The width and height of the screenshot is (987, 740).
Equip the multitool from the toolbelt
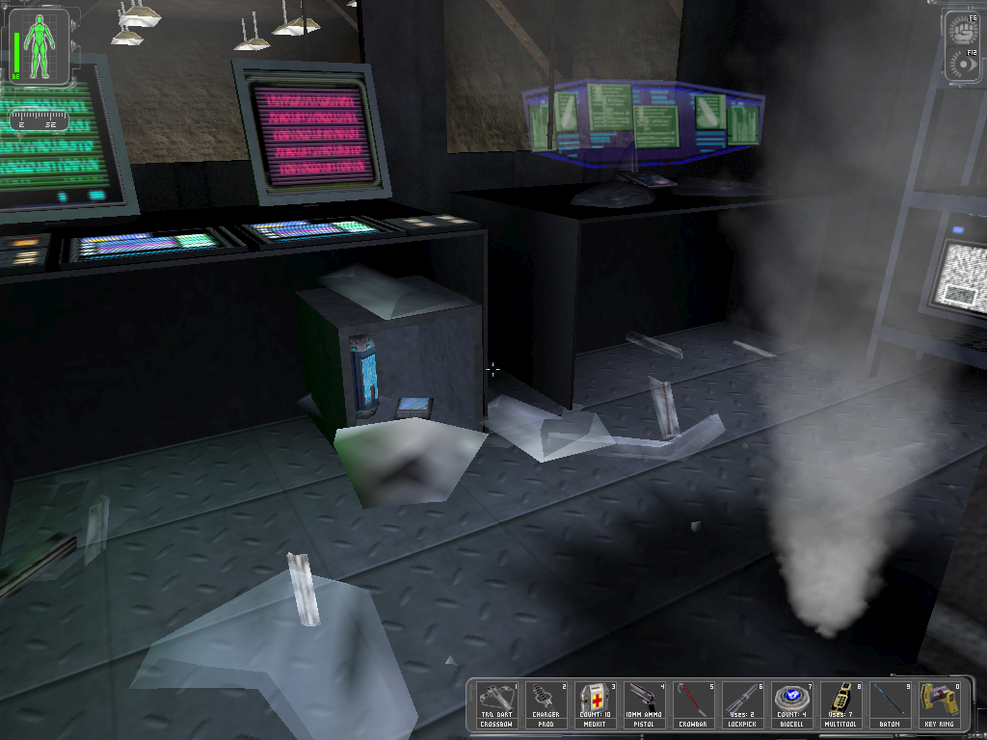[840, 703]
